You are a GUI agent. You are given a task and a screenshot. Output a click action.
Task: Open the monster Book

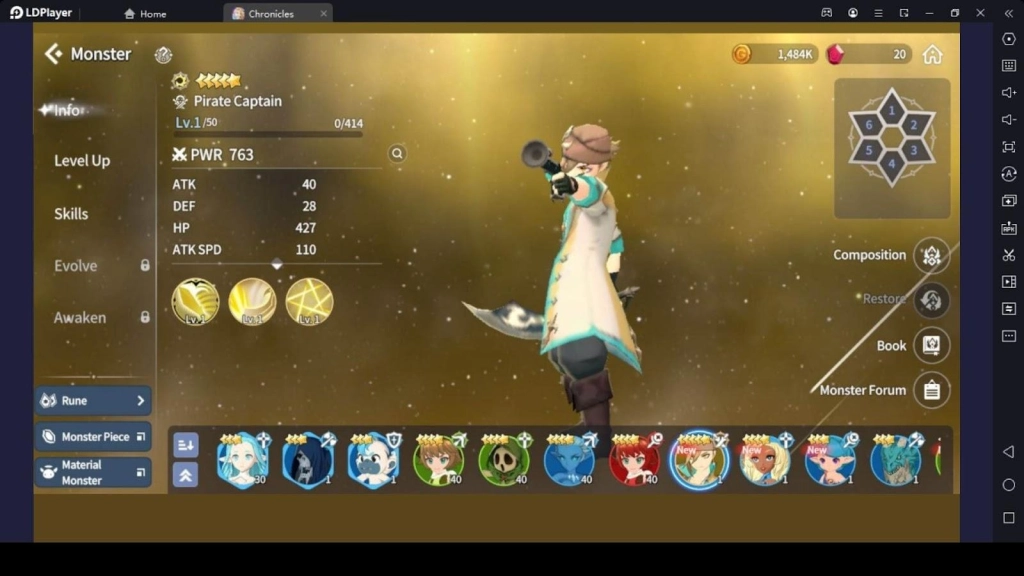[931, 345]
